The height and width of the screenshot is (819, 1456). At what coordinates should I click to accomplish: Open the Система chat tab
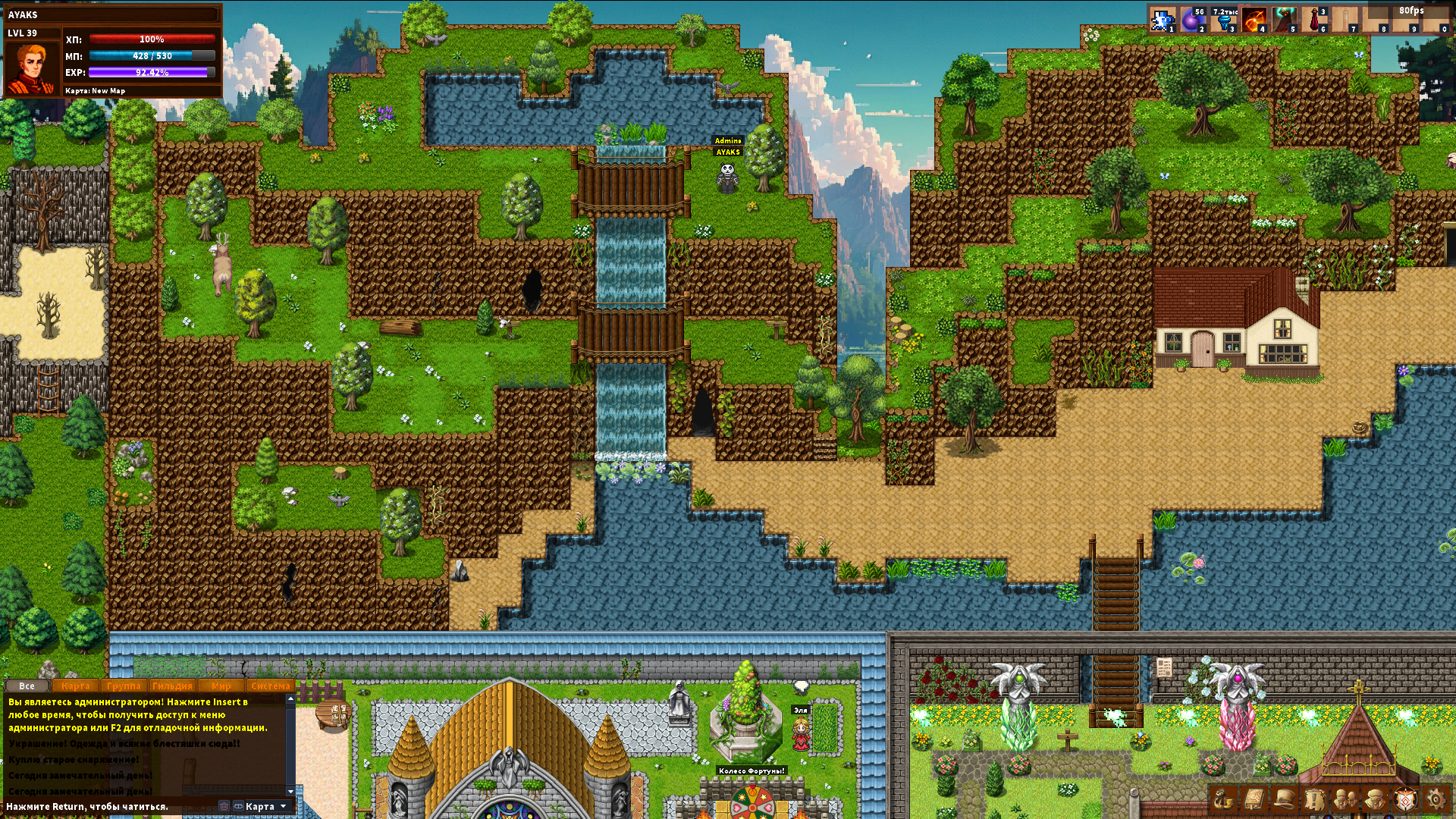(x=270, y=686)
